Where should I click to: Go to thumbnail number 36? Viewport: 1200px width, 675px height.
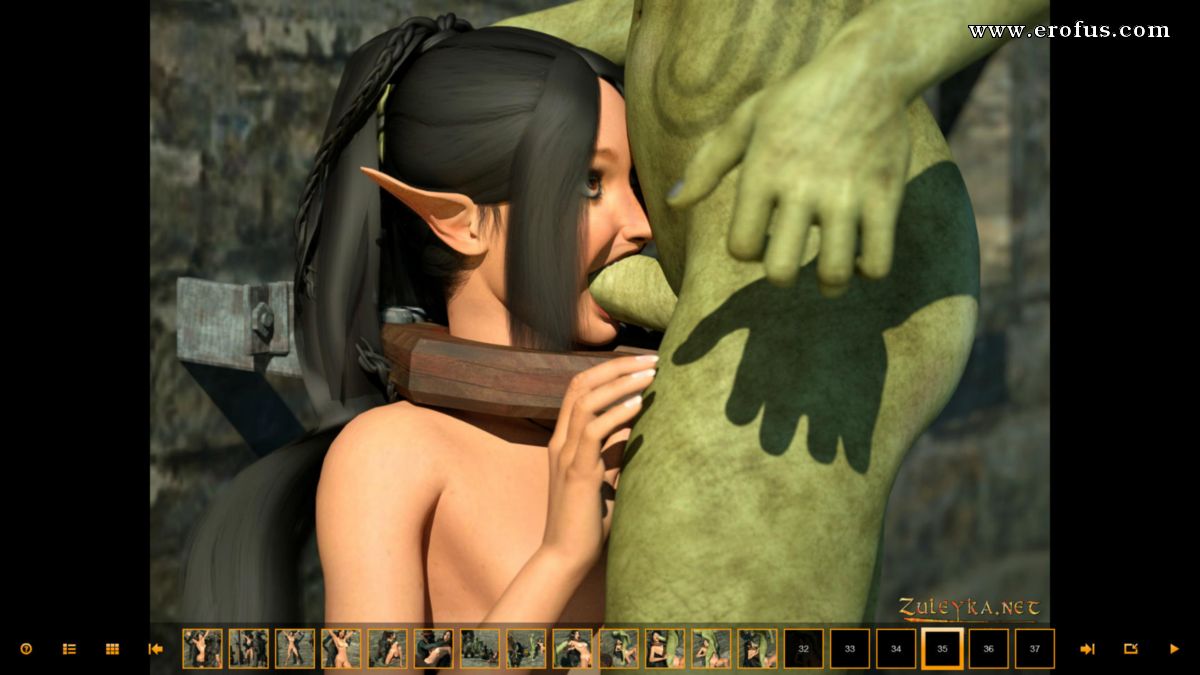988,649
